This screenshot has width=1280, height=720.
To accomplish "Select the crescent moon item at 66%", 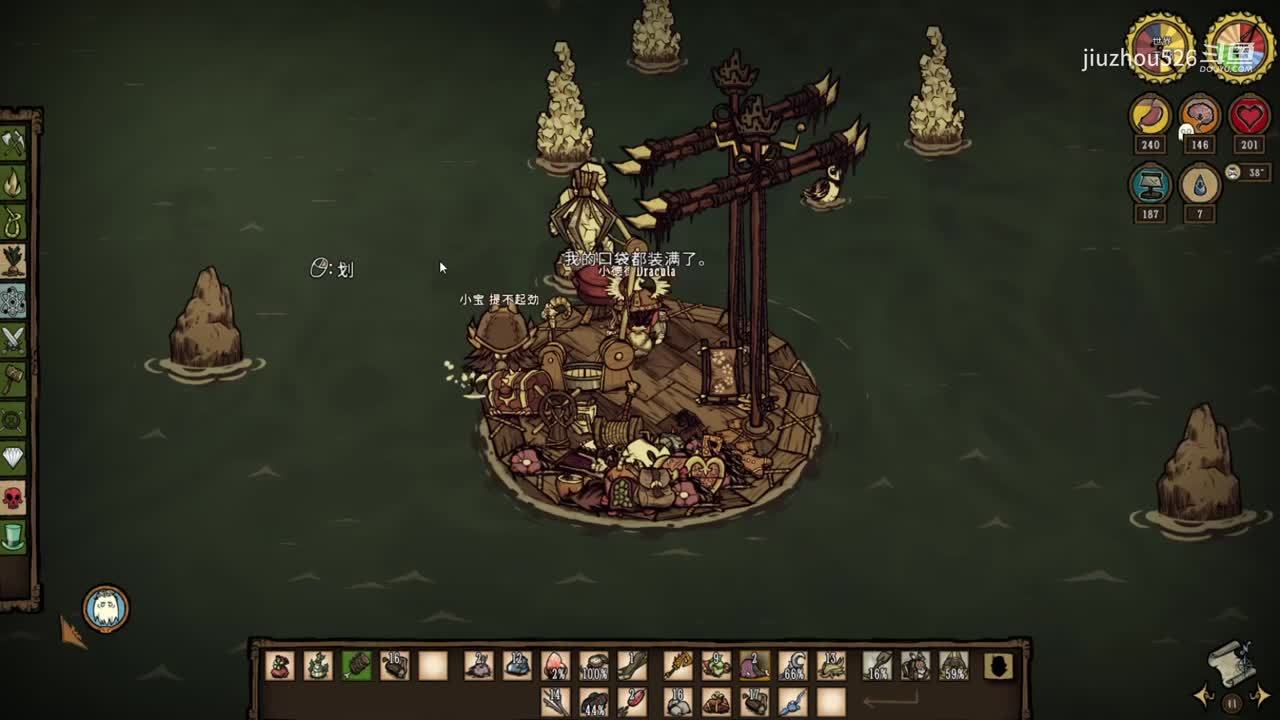I will tap(793, 665).
